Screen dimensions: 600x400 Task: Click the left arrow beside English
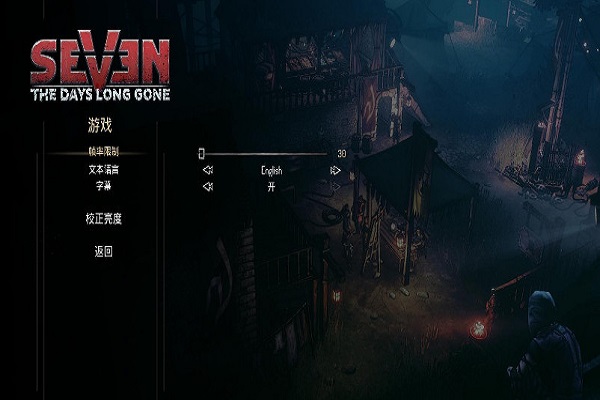[207, 170]
